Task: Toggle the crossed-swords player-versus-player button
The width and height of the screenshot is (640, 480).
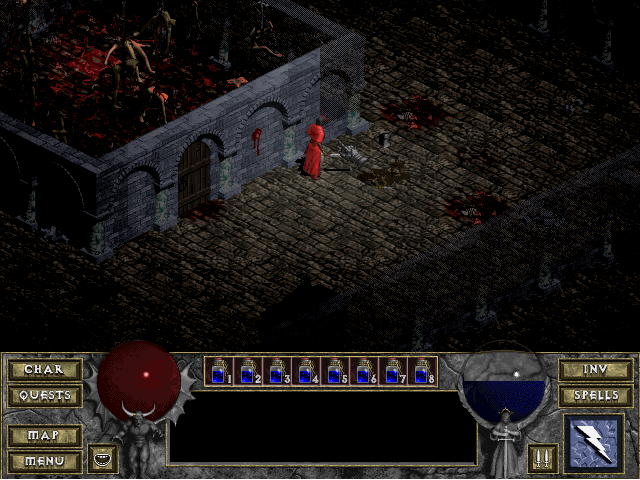Action: (543, 459)
